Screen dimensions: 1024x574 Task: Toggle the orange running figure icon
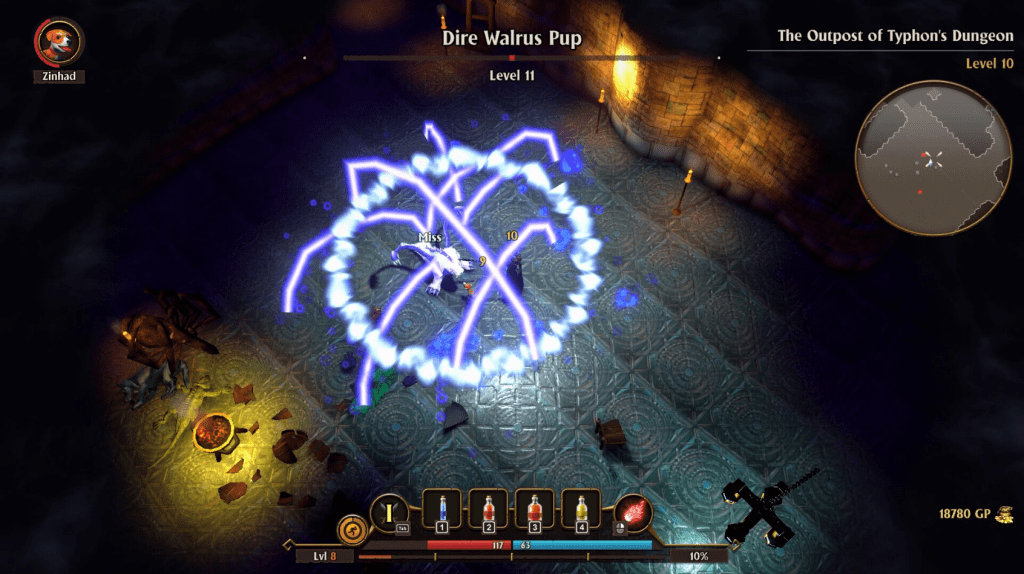[351, 528]
